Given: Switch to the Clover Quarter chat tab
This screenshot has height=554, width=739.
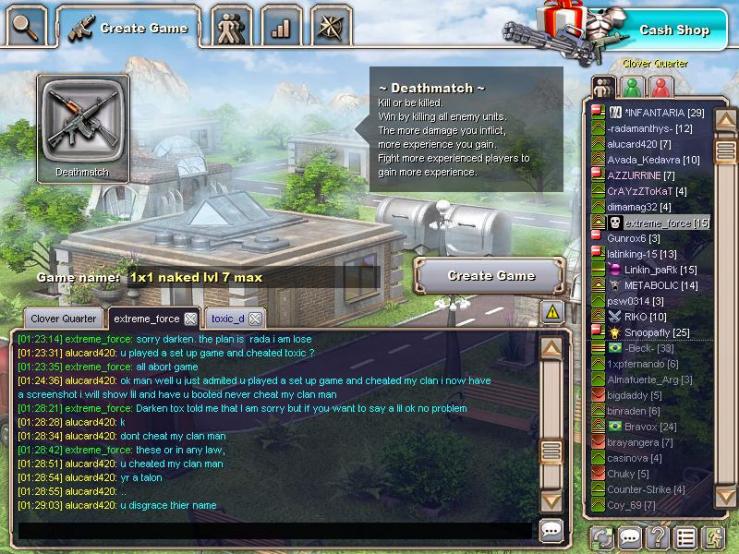Looking at the screenshot, I should [x=63, y=318].
